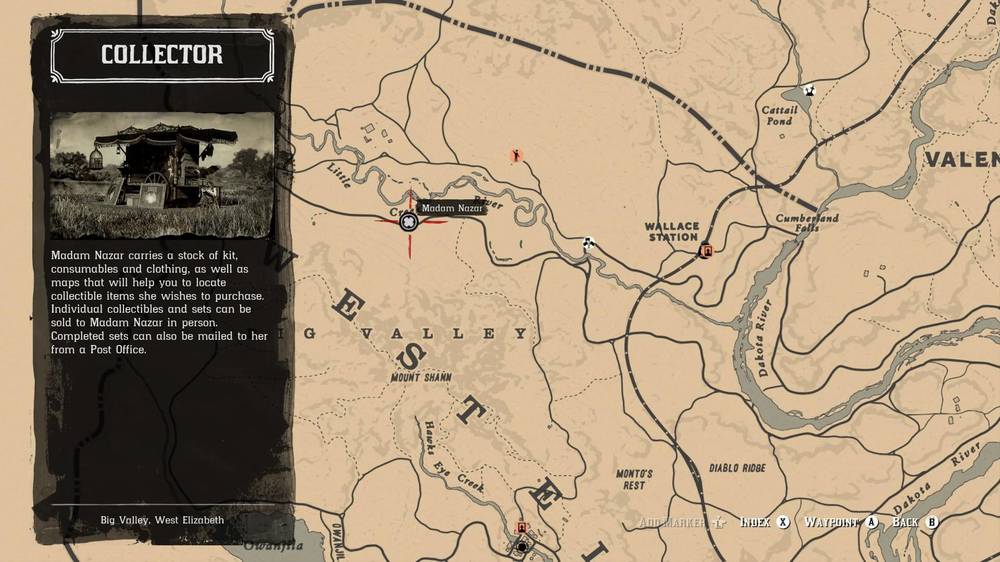Go Back from the map
Screen dimensions: 1000x562
pos(915,522)
